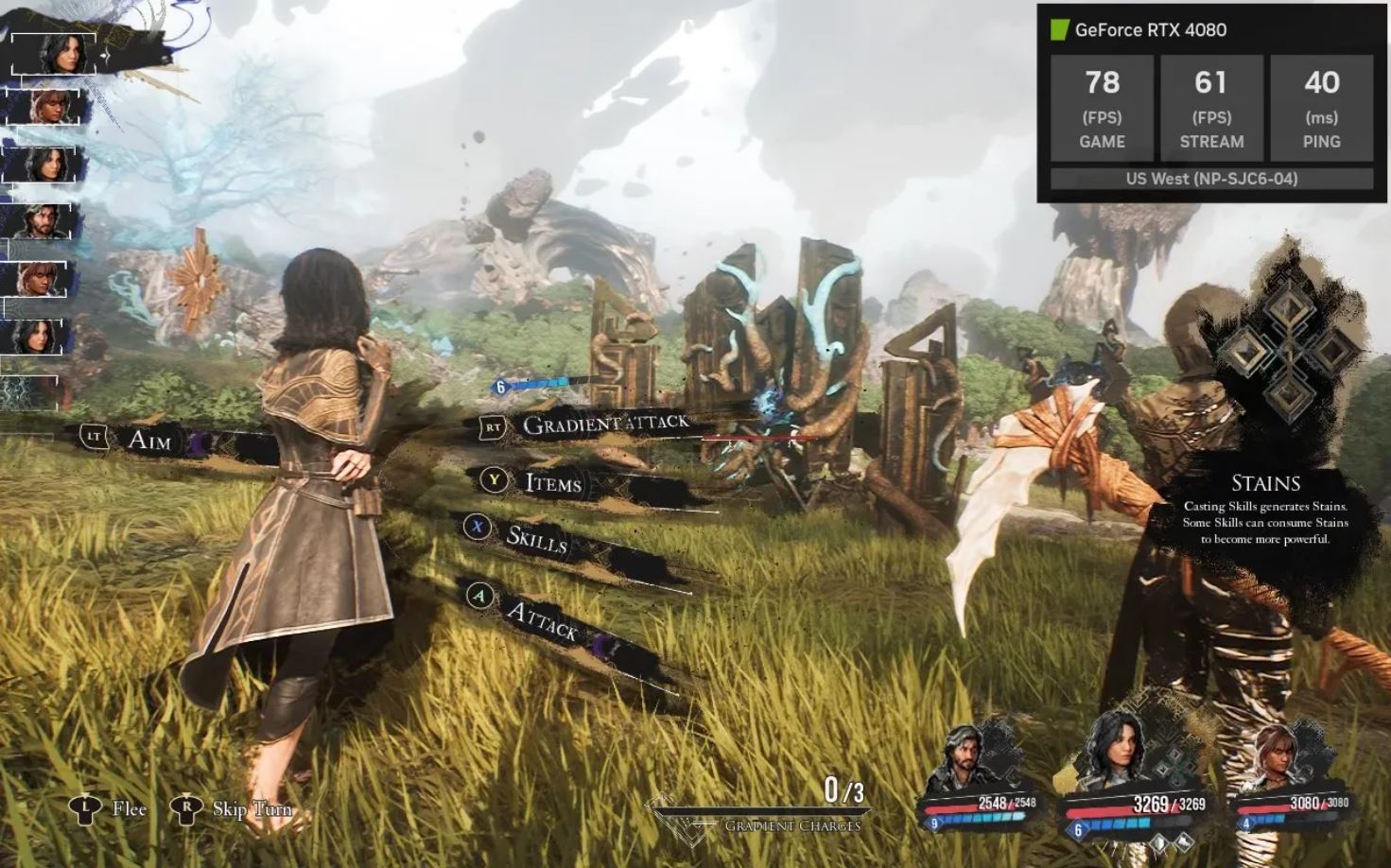The image size is (1391, 868).
Task: Click the Flee battle option
Action: pos(128,808)
